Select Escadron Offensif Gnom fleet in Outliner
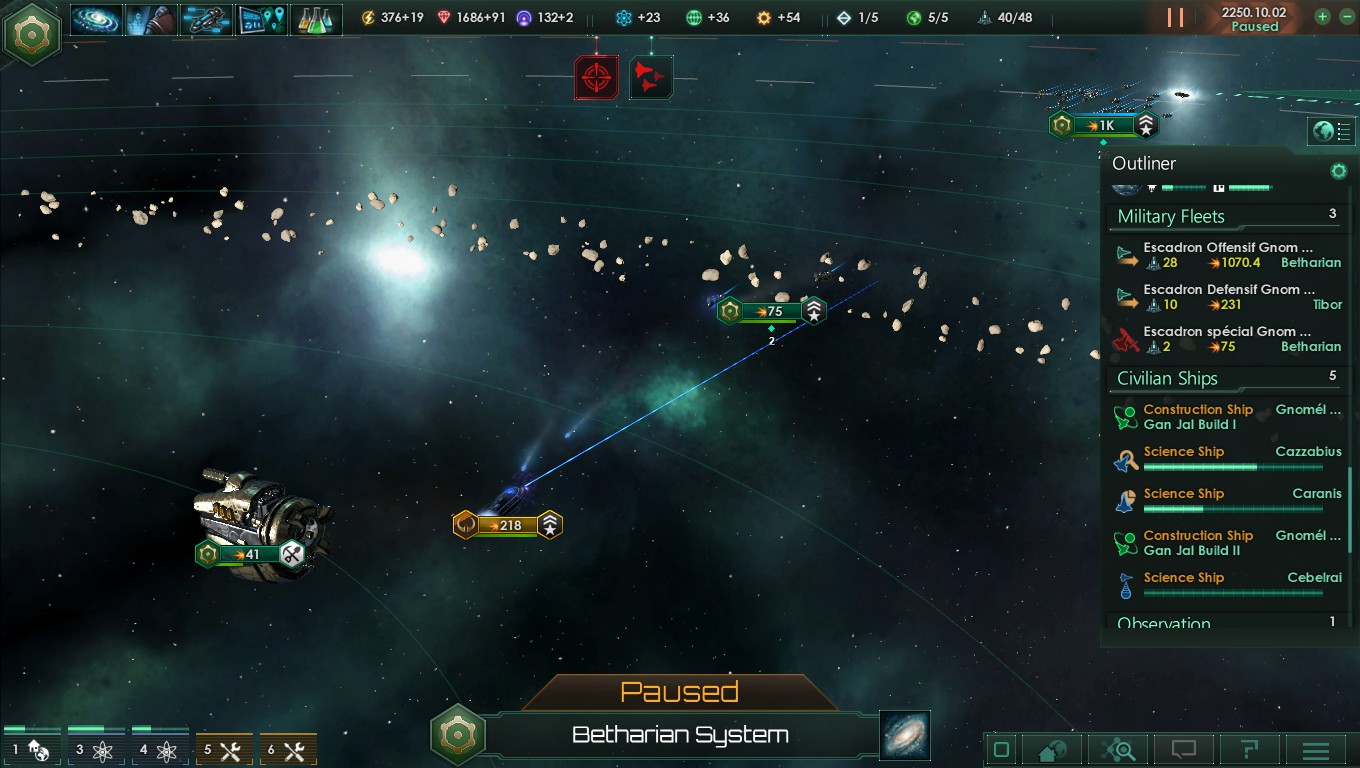 [x=1227, y=255]
